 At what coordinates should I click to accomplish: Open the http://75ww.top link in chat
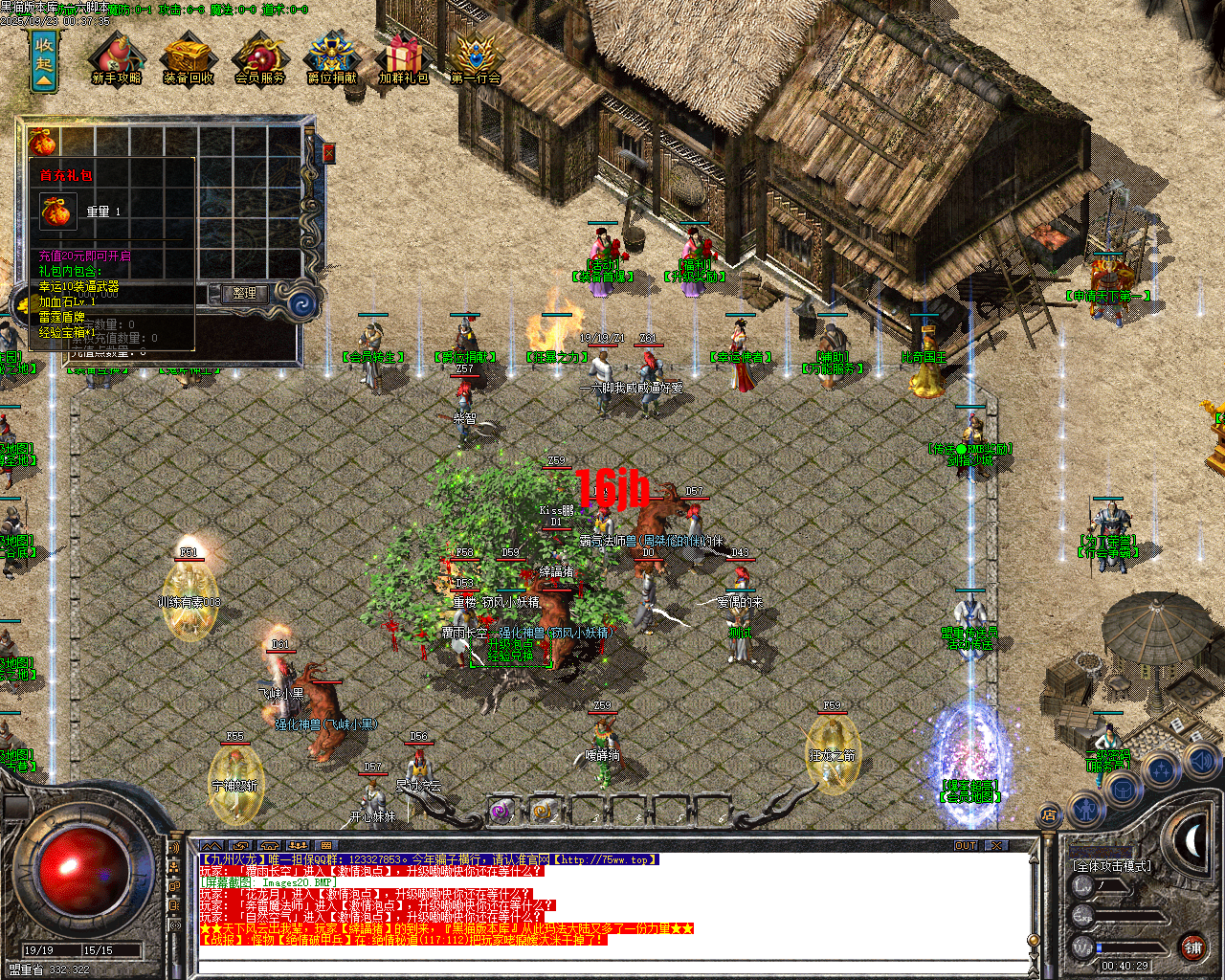tap(607, 857)
